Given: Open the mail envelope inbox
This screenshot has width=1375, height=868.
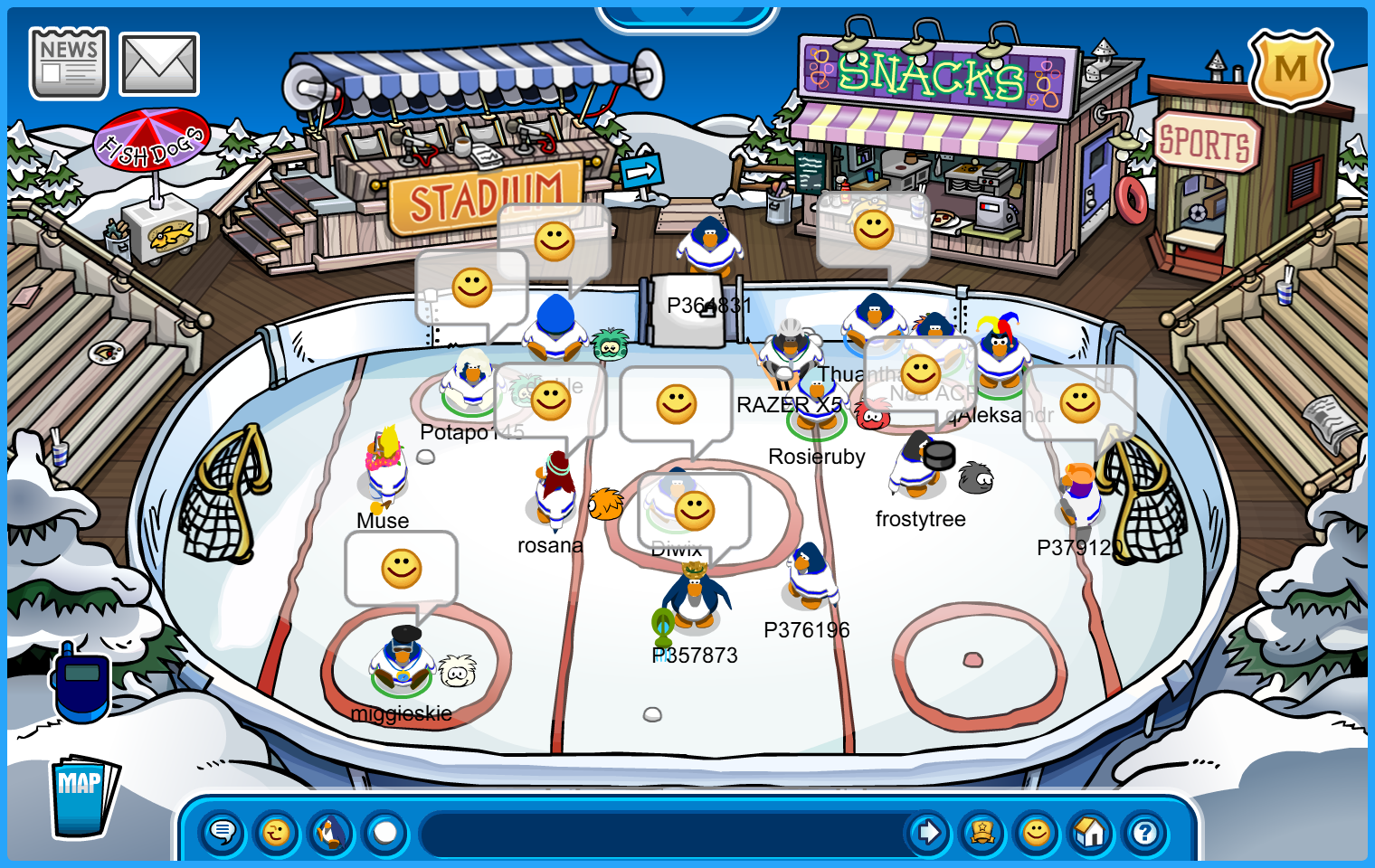Looking at the screenshot, I should point(159,64).
